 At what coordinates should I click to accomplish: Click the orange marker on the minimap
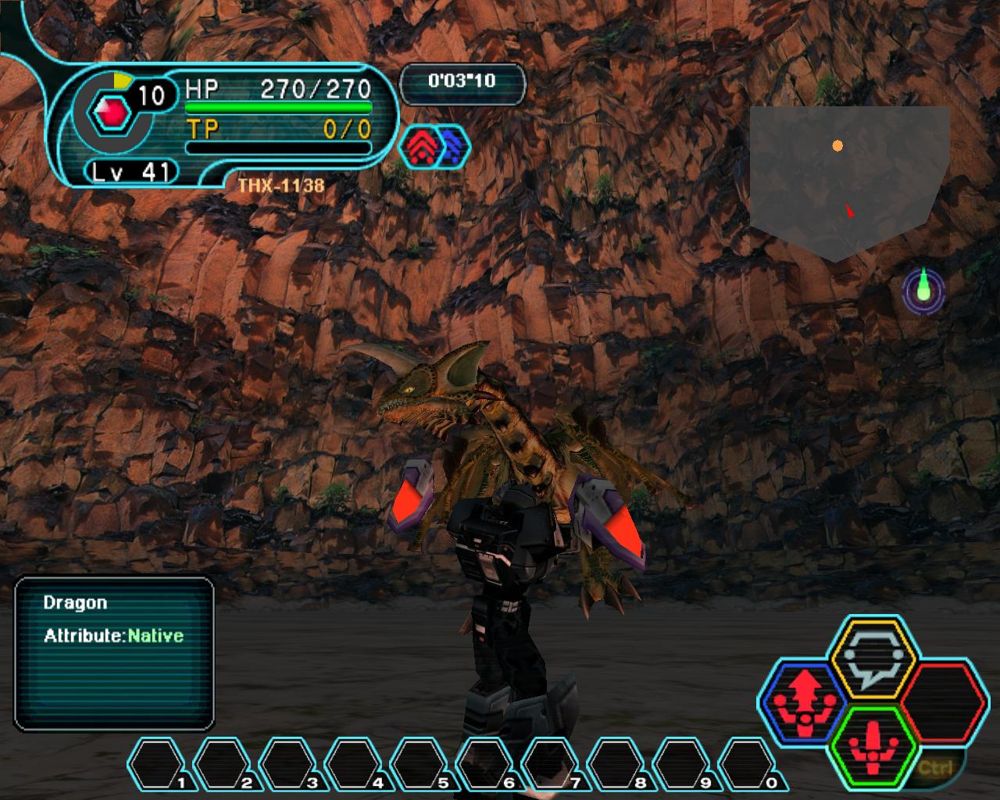(x=838, y=146)
